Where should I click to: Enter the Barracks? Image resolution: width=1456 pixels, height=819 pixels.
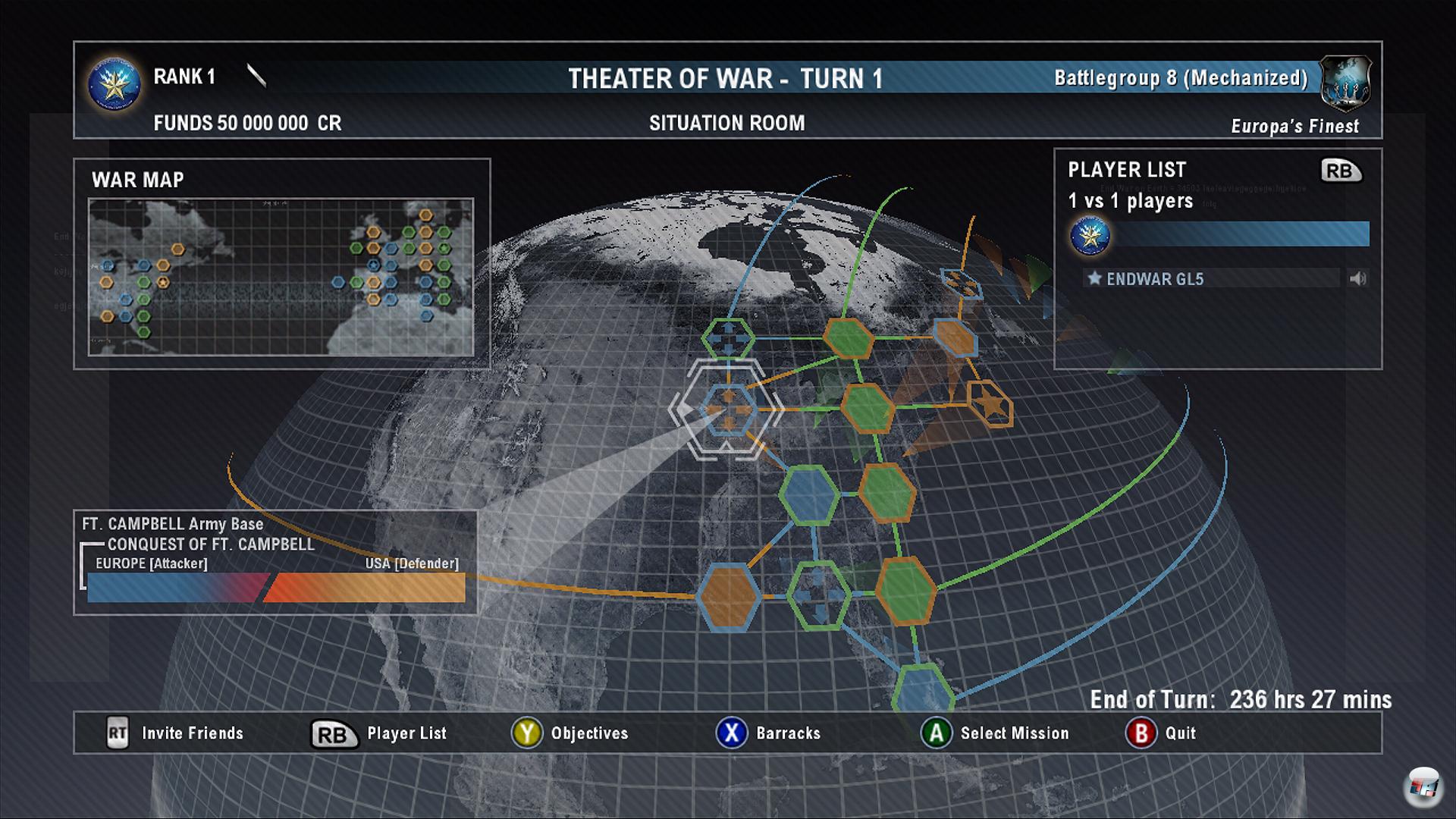tap(768, 733)
